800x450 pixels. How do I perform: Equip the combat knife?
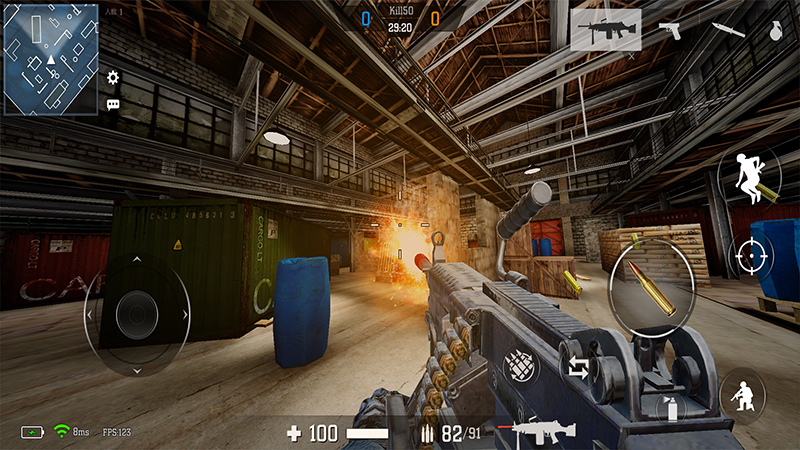728,31
